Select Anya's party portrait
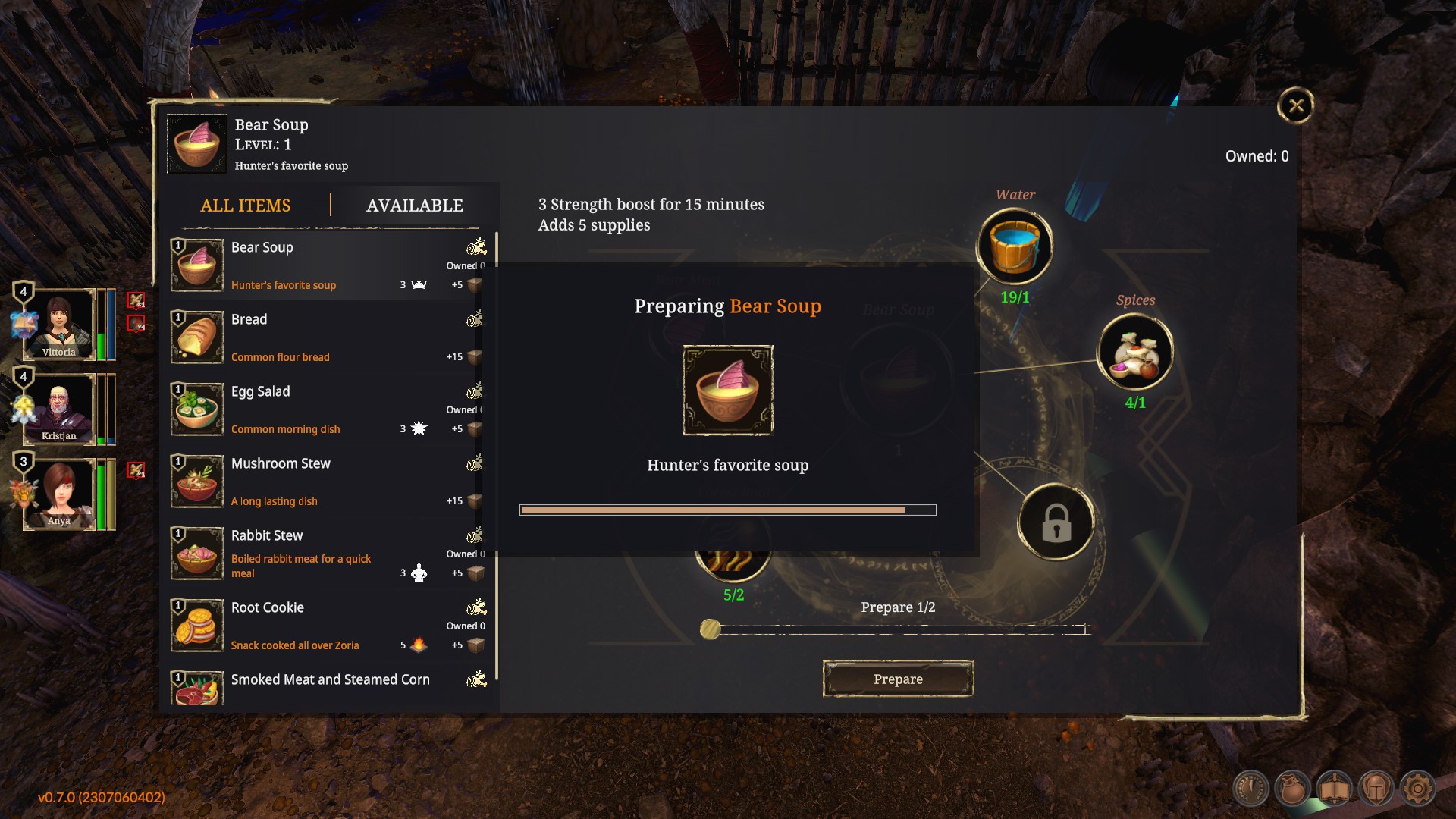 point(59,493)
